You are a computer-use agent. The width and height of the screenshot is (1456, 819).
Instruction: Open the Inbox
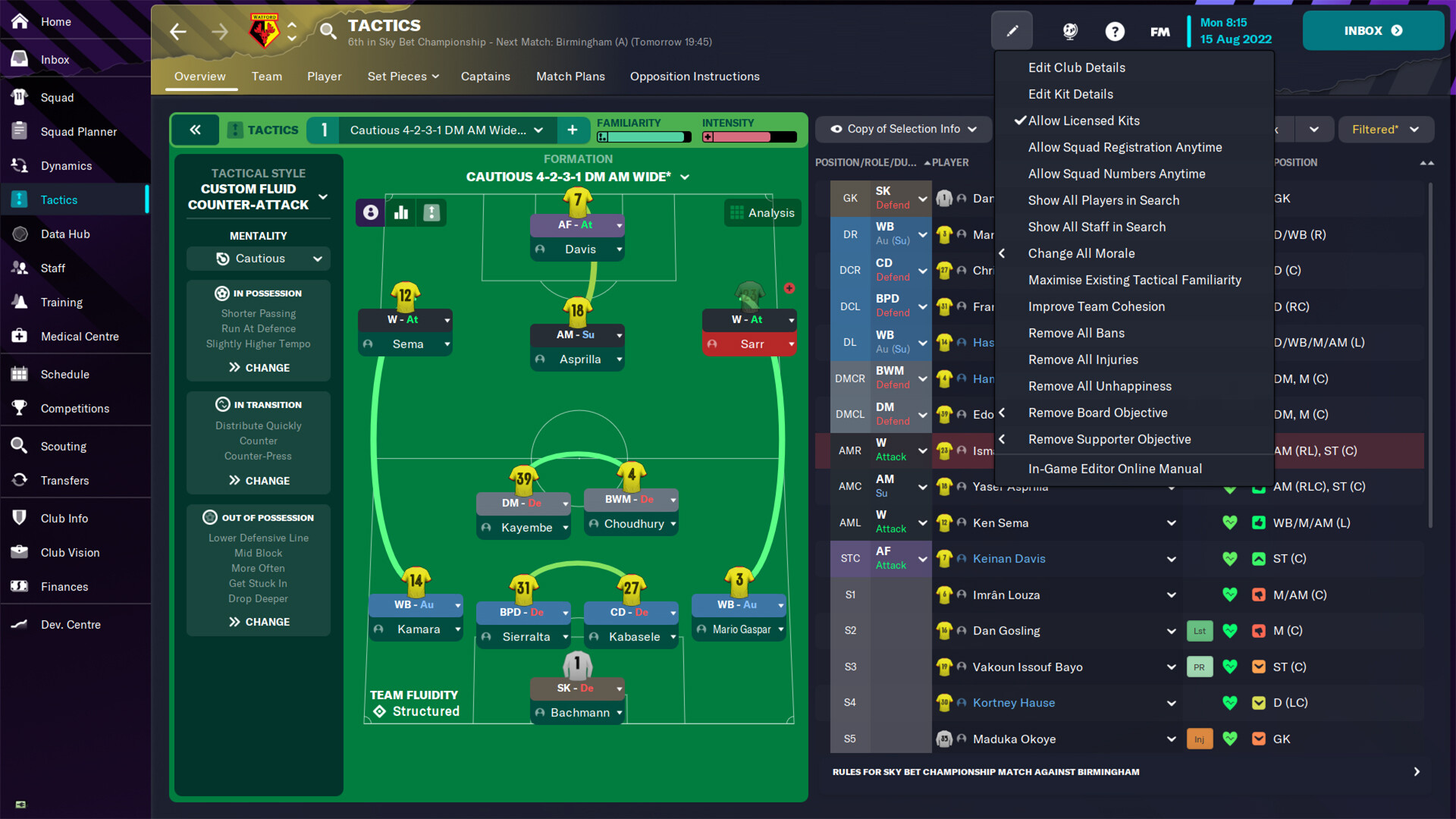[x=1373, y=30]
